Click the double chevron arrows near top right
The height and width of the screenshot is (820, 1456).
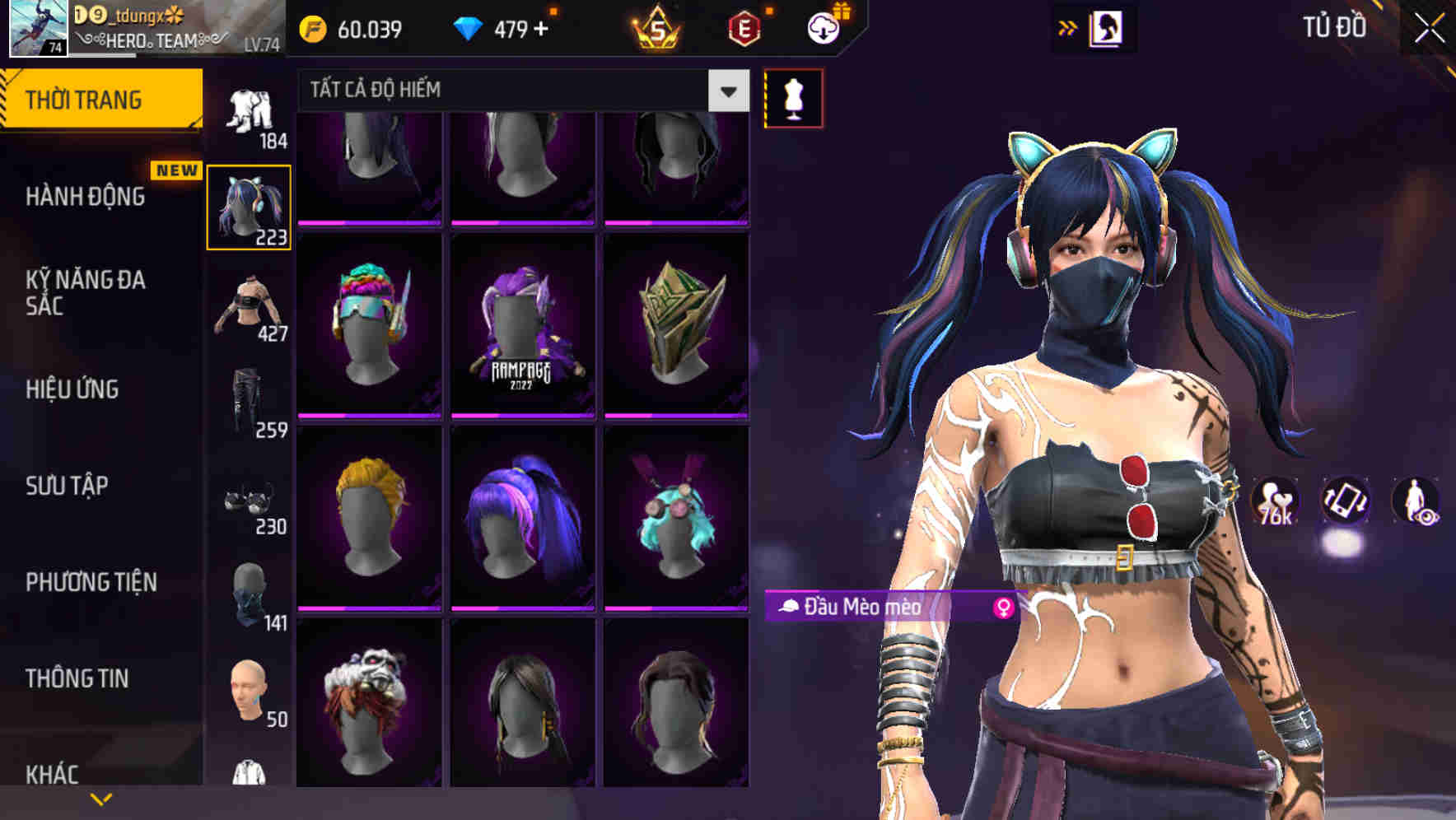point(1066,26)
